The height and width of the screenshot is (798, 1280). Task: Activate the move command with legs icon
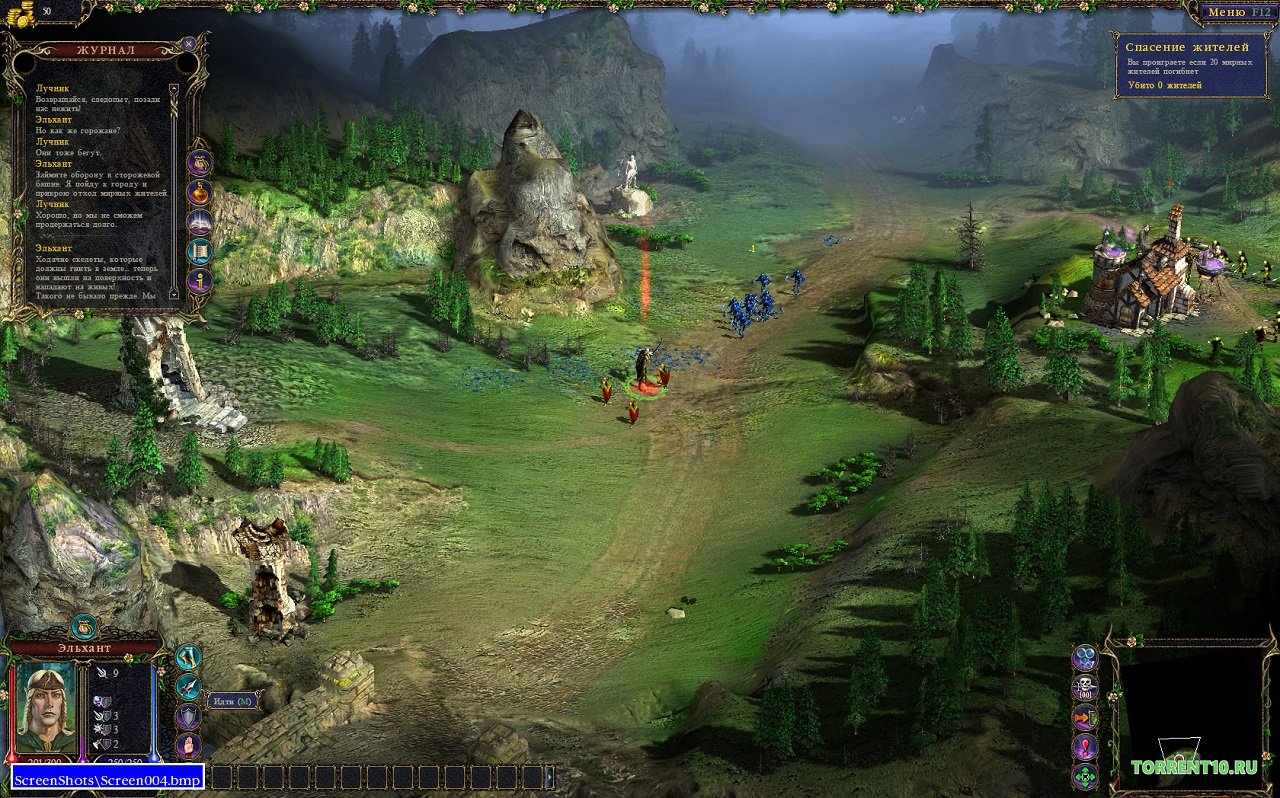coord(188,657)
